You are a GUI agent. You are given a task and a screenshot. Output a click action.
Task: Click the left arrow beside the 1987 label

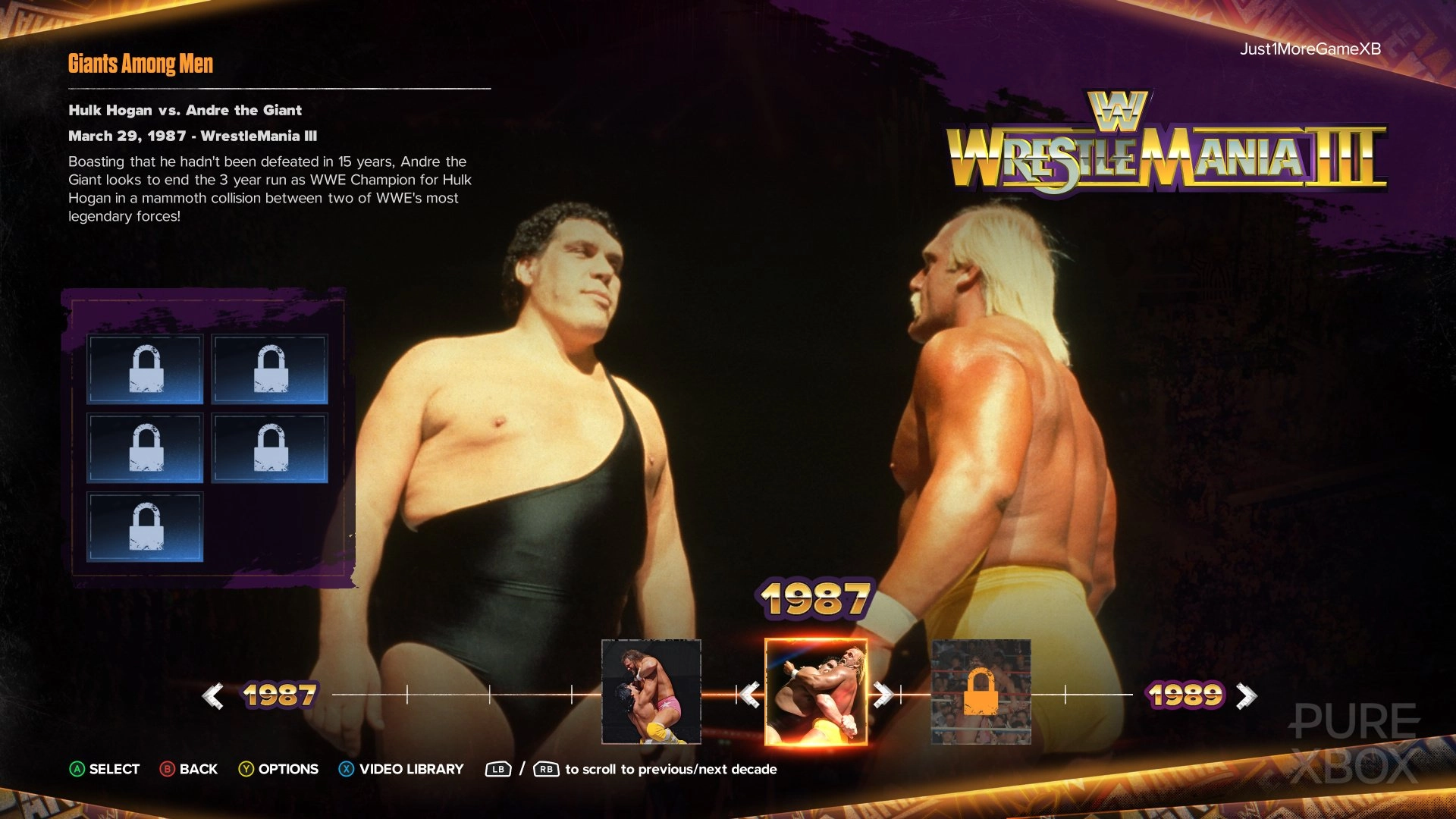click(x=215, y=694)
